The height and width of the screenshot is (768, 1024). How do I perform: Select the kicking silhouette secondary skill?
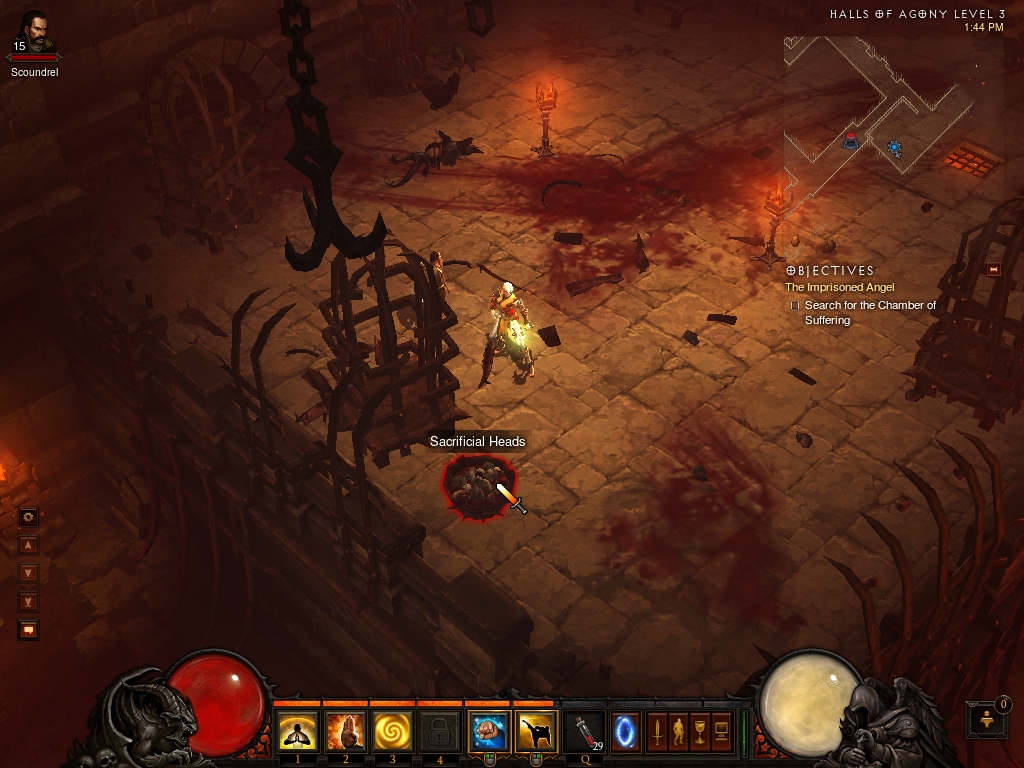tap(537, 731)
